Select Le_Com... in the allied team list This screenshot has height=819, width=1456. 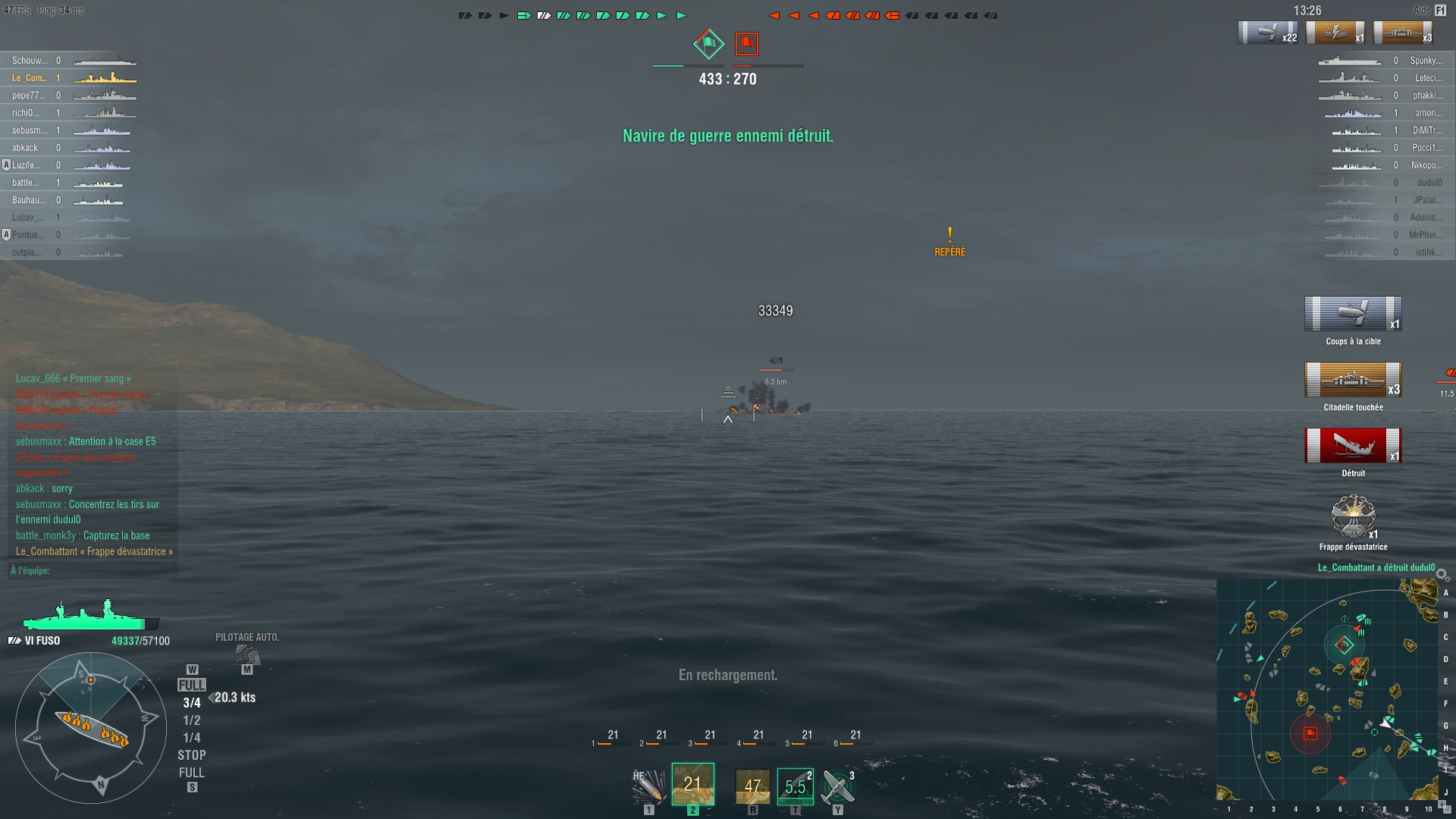tap(29, 78)
